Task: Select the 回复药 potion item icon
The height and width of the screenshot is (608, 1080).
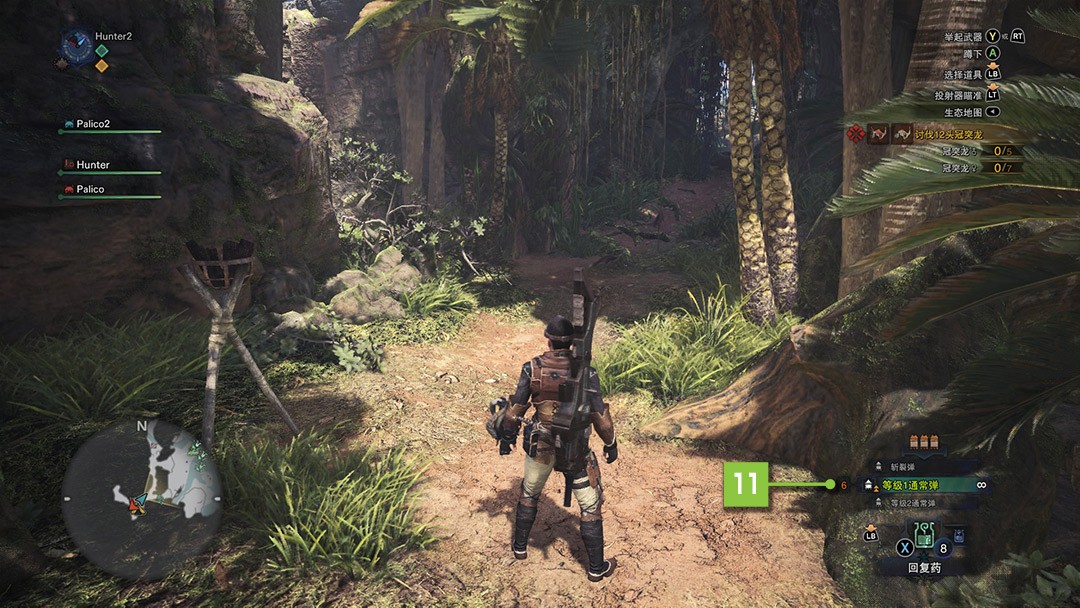Action: click(925, 541)
